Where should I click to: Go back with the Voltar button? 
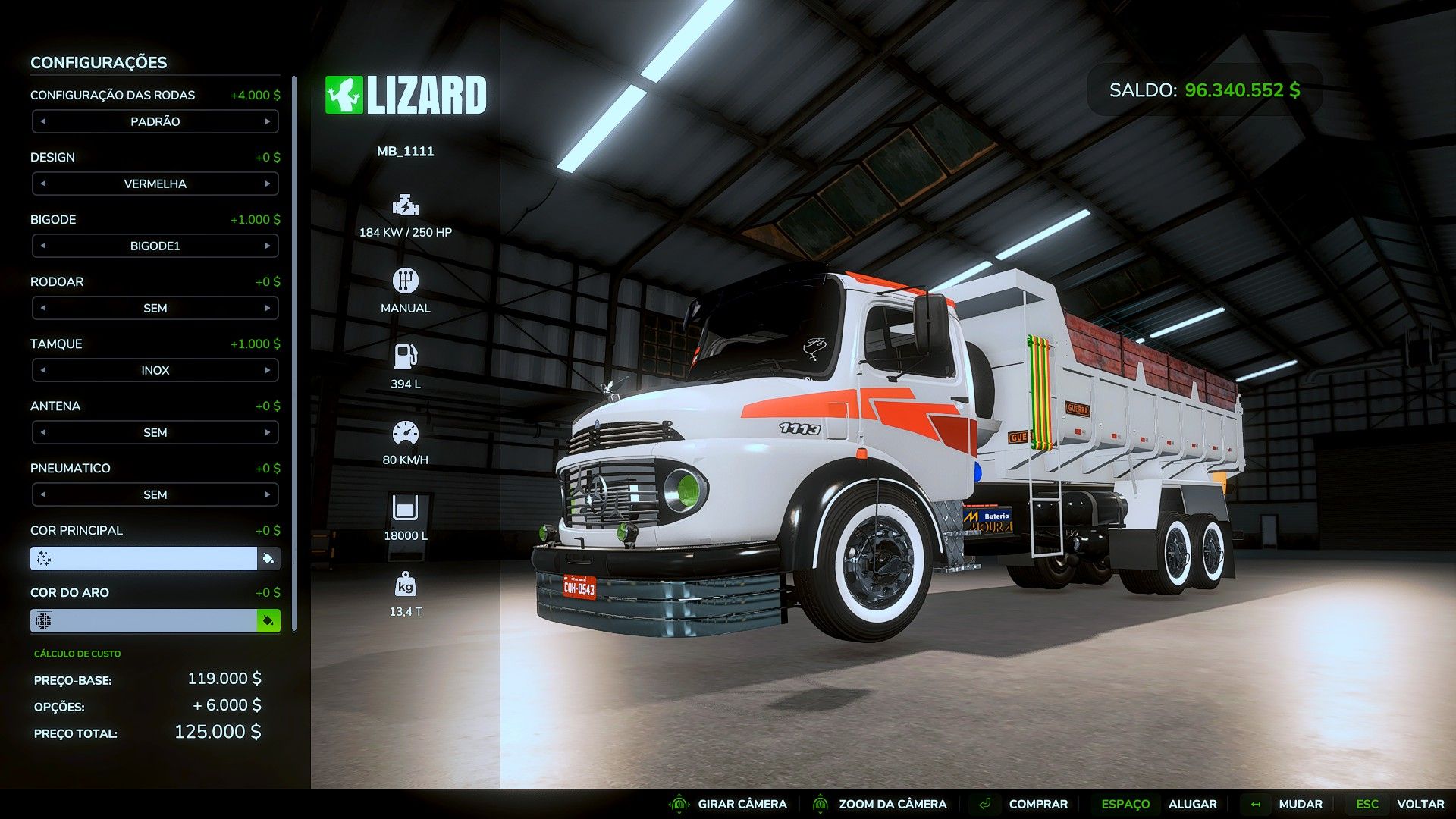(1420, 804)
